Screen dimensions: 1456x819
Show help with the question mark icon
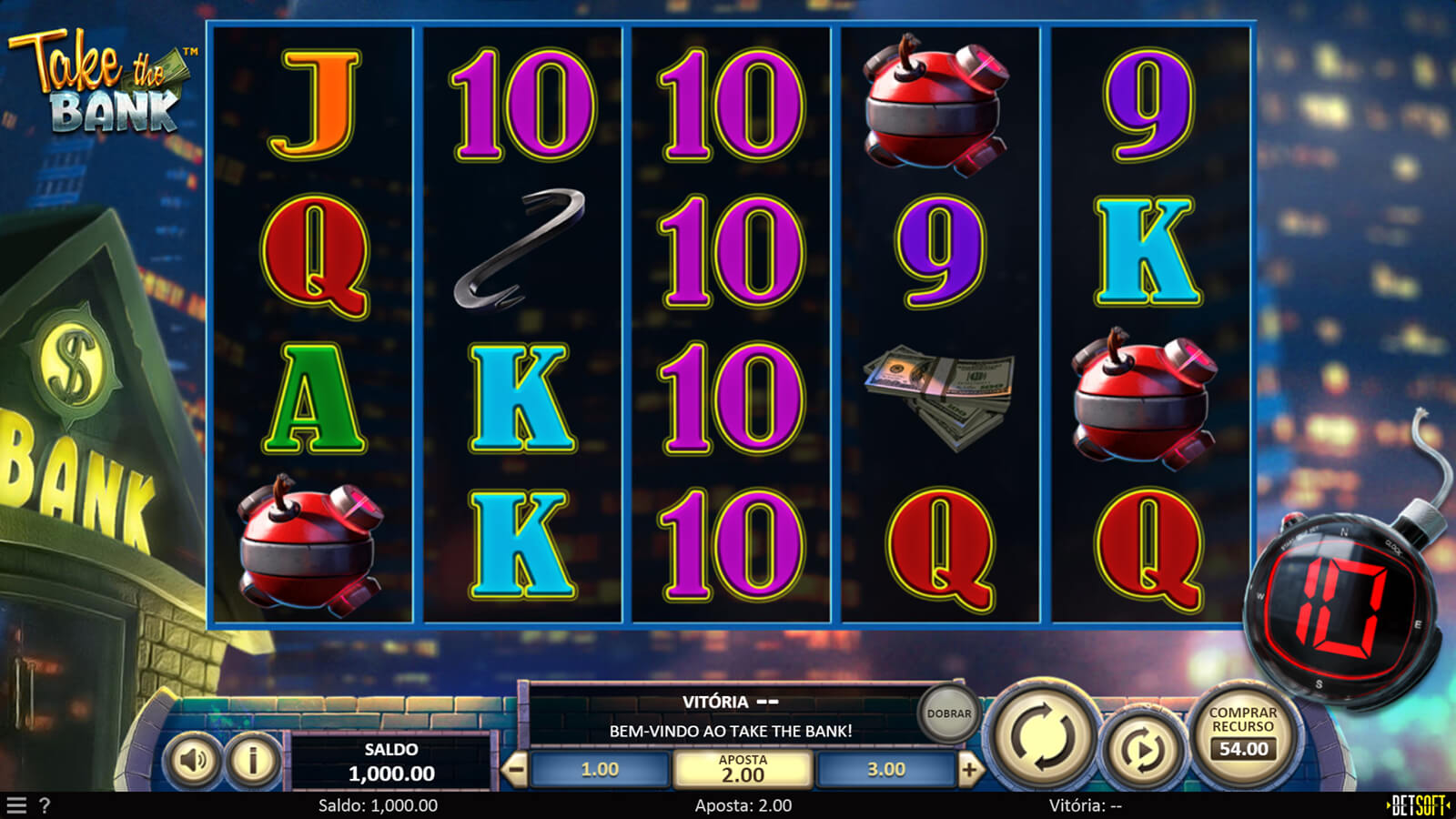[x=45, y=805]
